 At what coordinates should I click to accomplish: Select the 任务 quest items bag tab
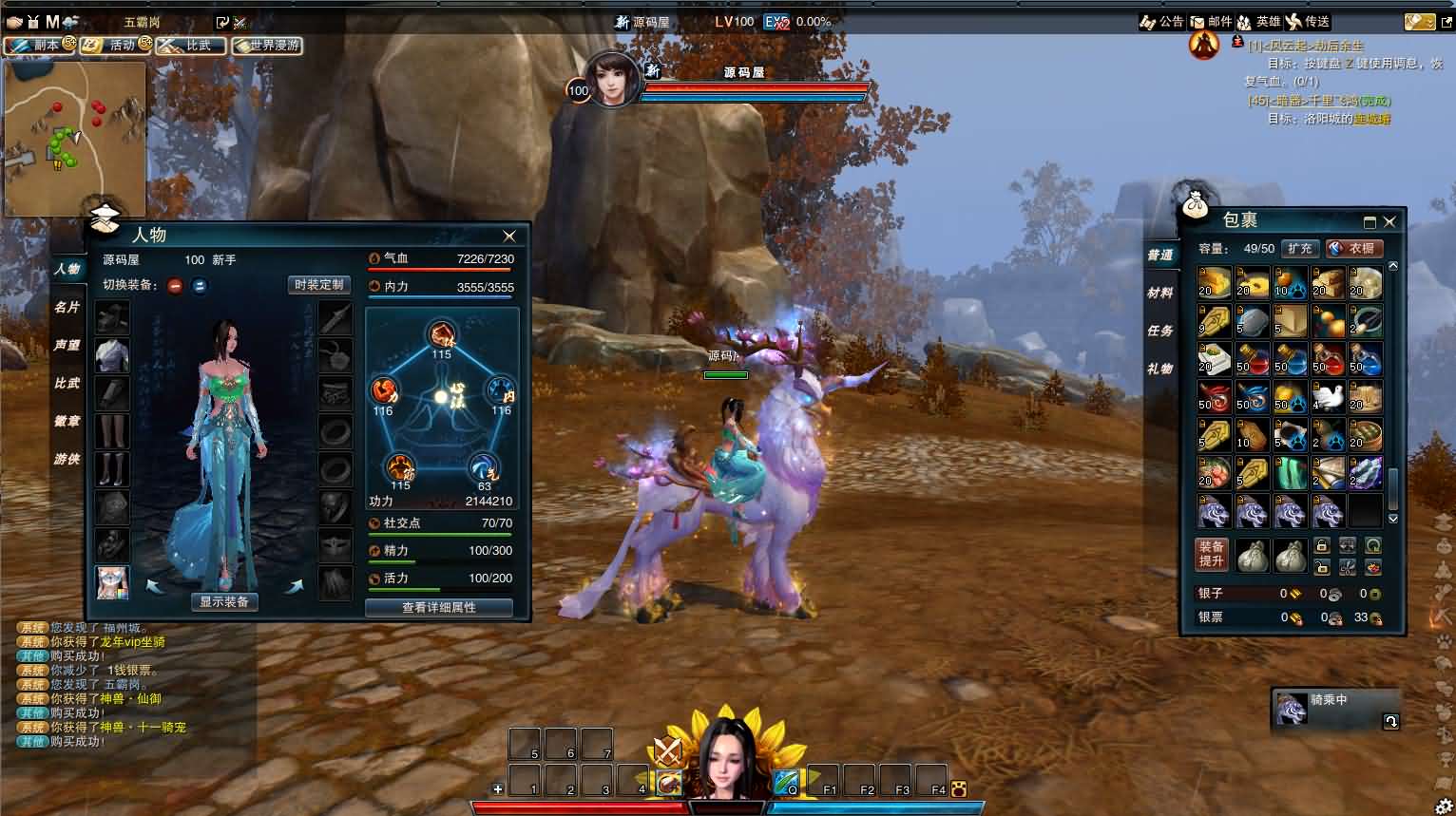[1159, 331]
